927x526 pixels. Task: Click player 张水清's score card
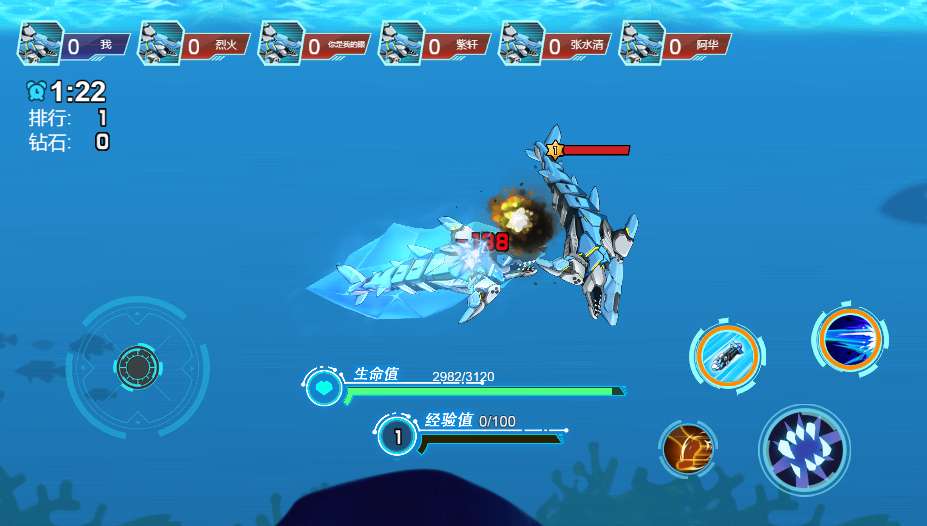point(556,45)
